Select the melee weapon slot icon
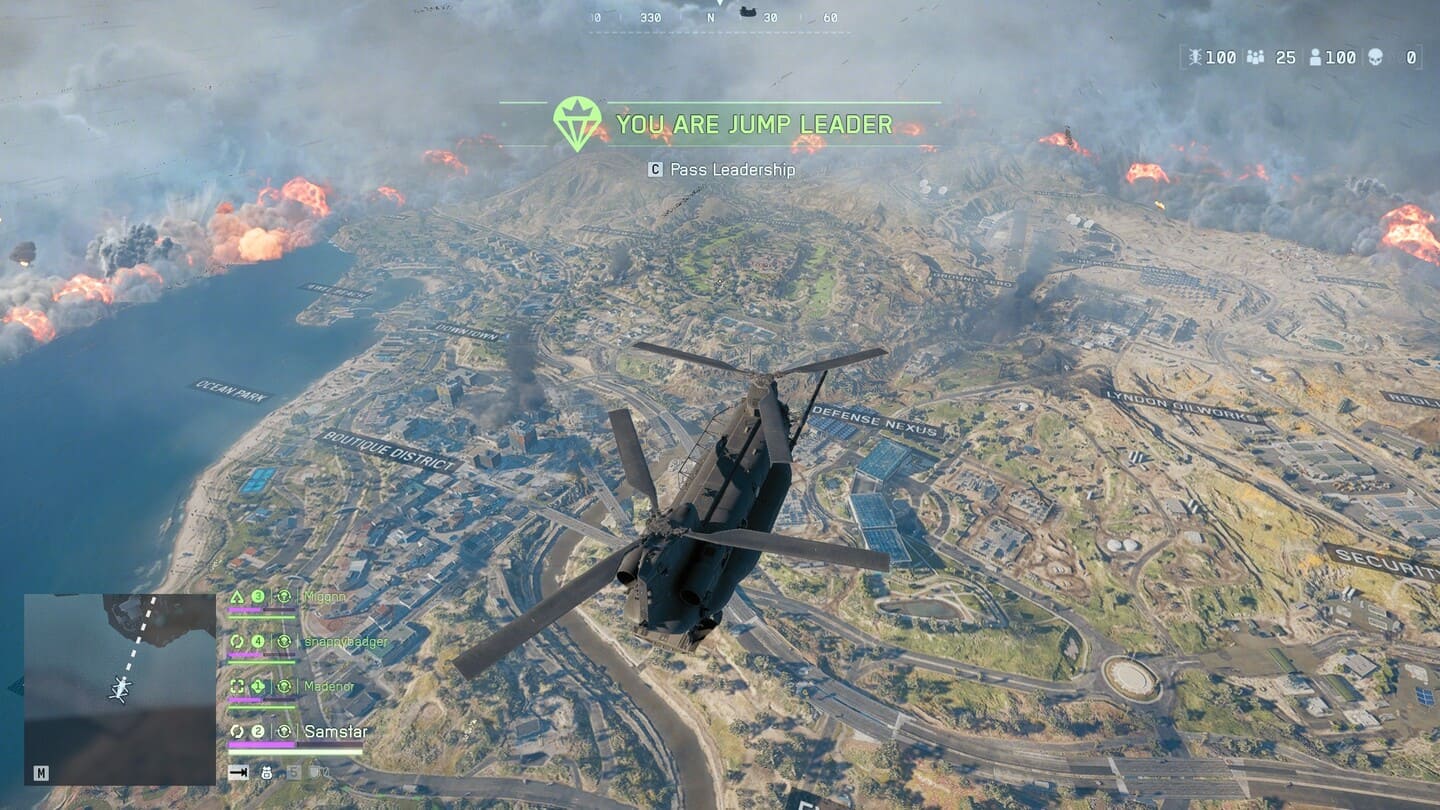The width and height of the screenshot is (1440, 810). [238, 772]
